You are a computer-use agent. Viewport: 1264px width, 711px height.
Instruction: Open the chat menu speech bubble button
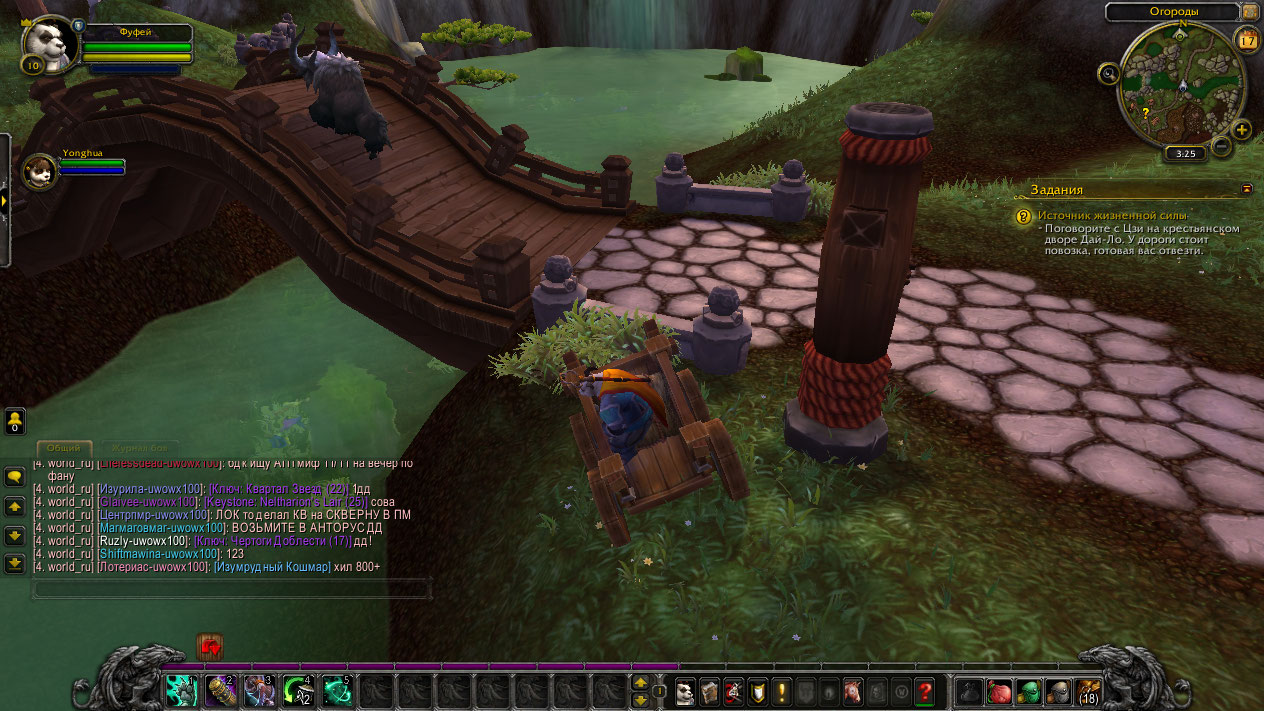(15, 477)
